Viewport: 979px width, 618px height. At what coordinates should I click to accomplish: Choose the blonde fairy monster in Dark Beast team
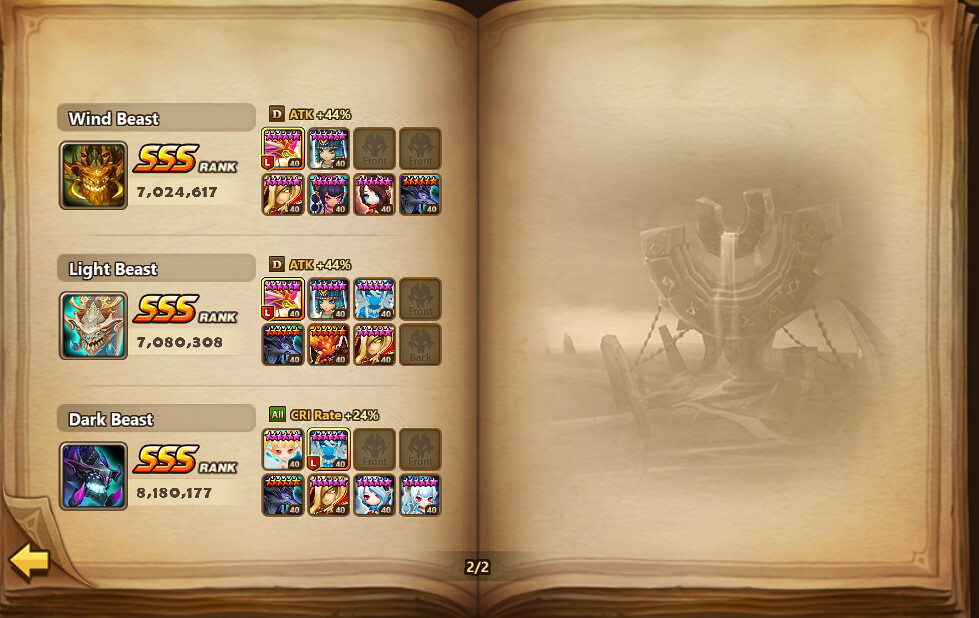pyautogui.click(x=282, y=449)
